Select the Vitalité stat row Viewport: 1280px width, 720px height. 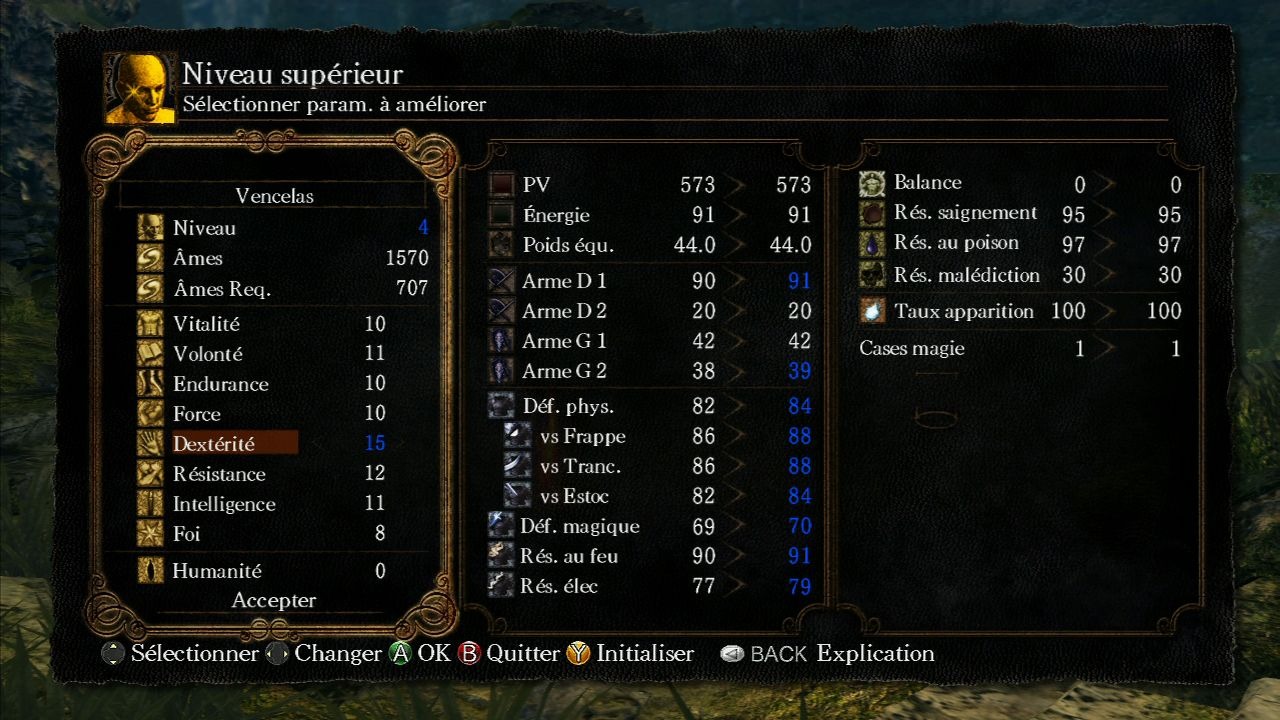point(206,324)
